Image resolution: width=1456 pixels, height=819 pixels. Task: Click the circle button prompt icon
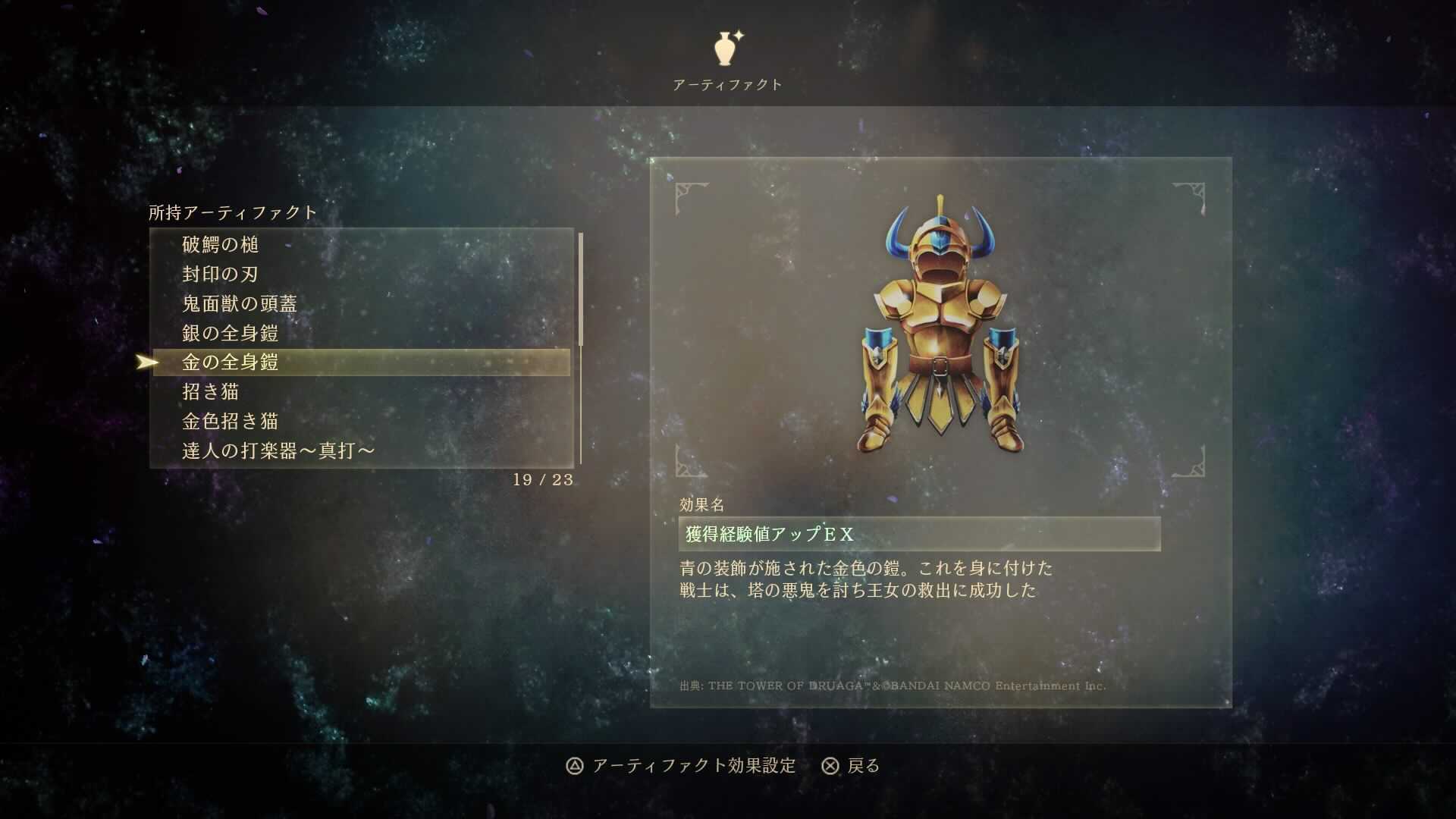[574, 767]
